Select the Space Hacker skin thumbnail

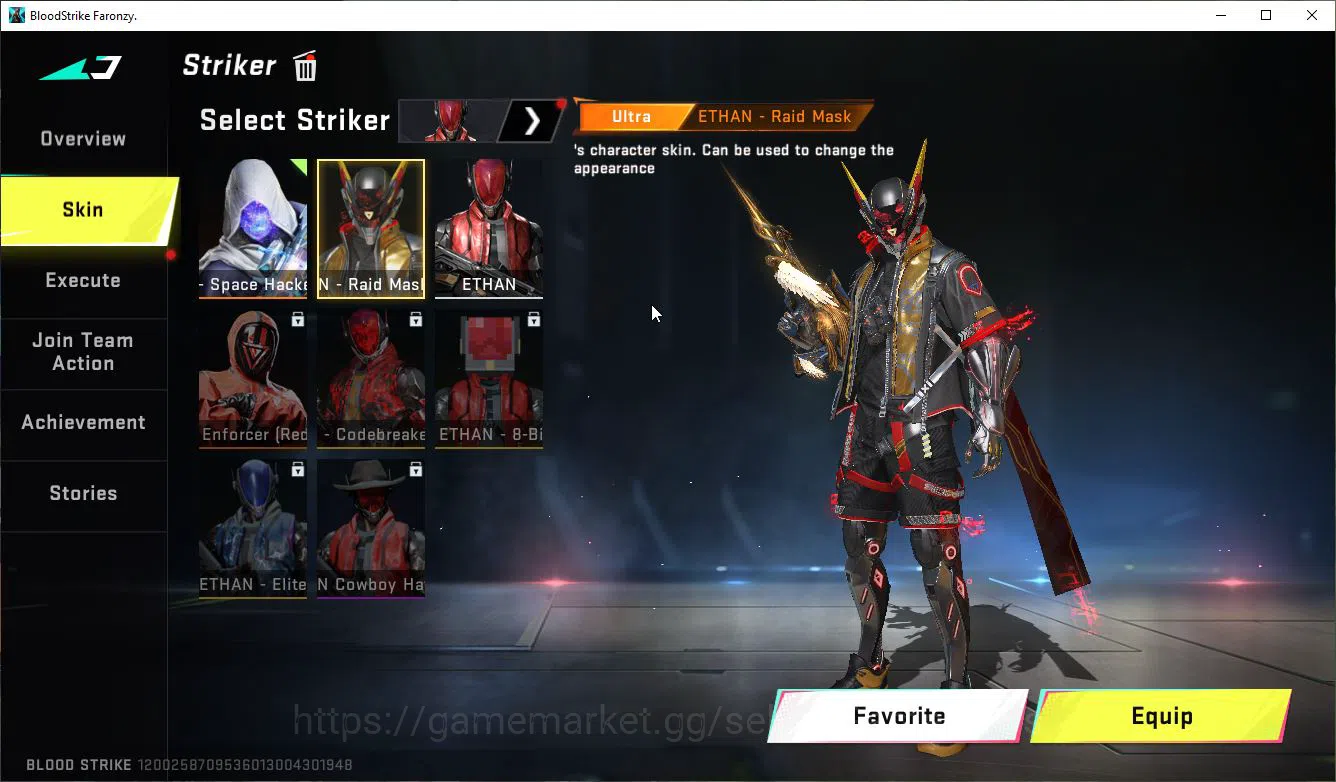click(252, 228)
